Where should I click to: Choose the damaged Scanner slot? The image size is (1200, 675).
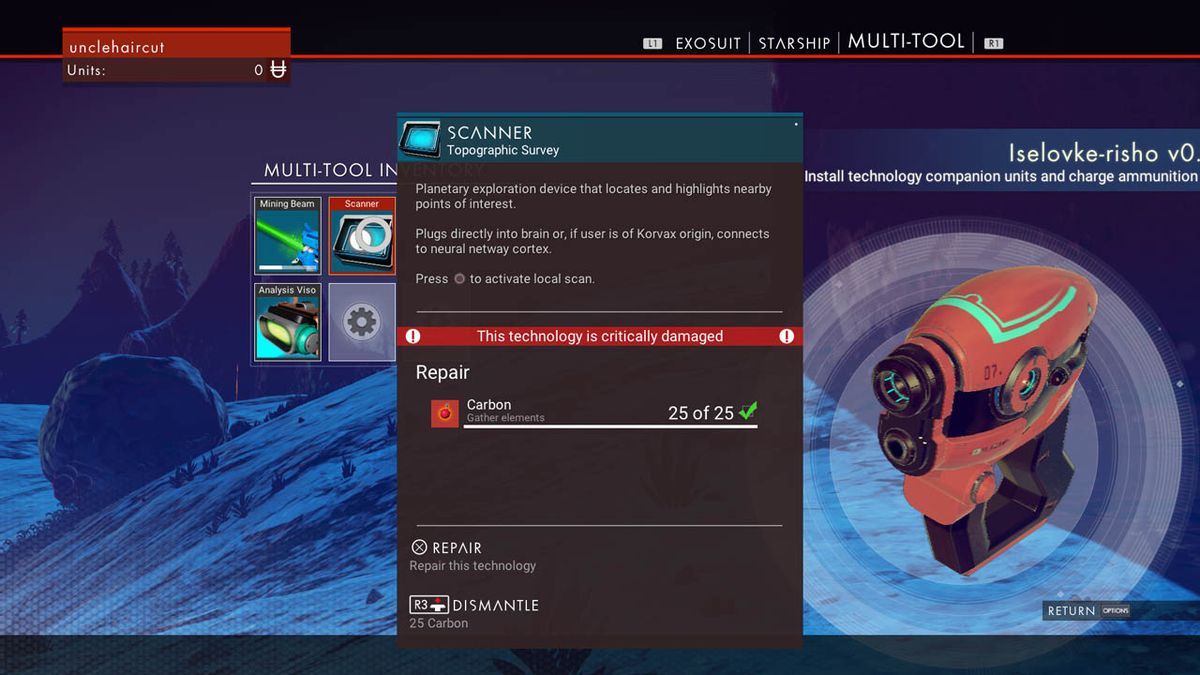pyautogui.click(x=362, y=235)
